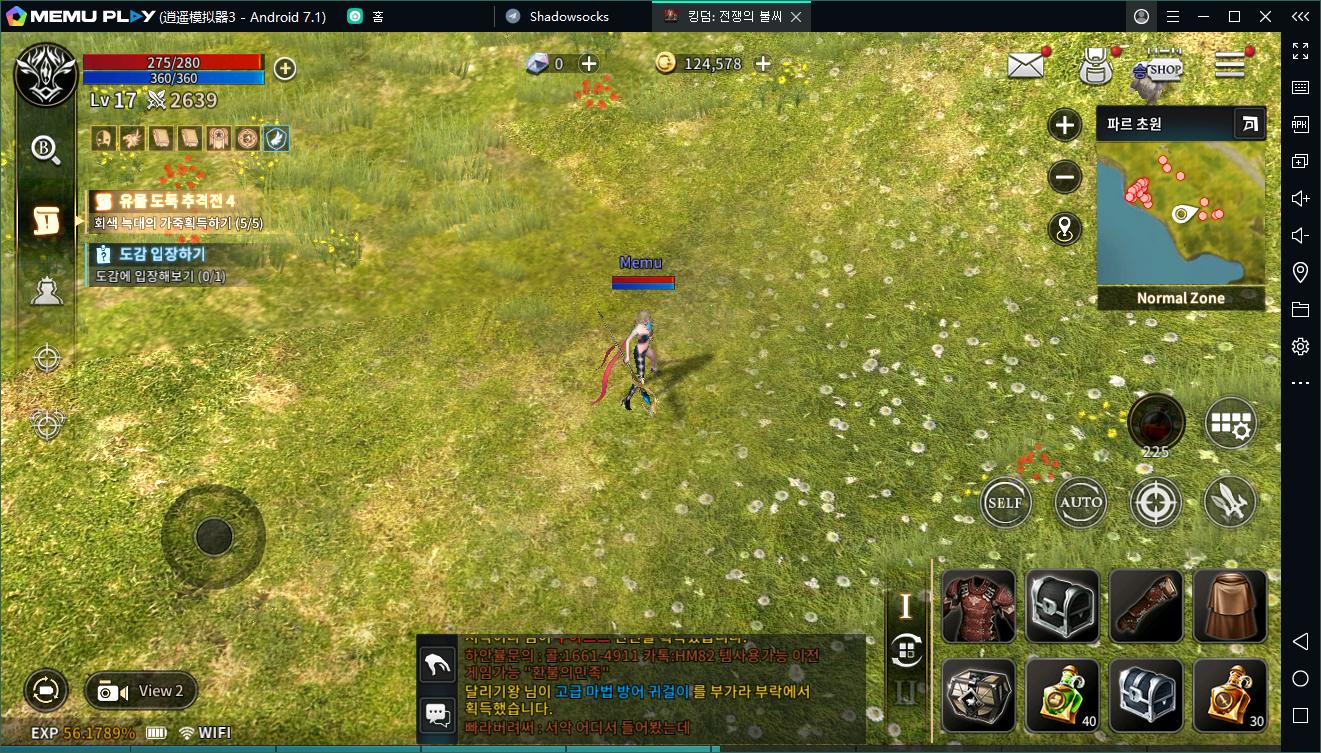
Task: Use the orange potion with count 30
Action: point(1229,694)
